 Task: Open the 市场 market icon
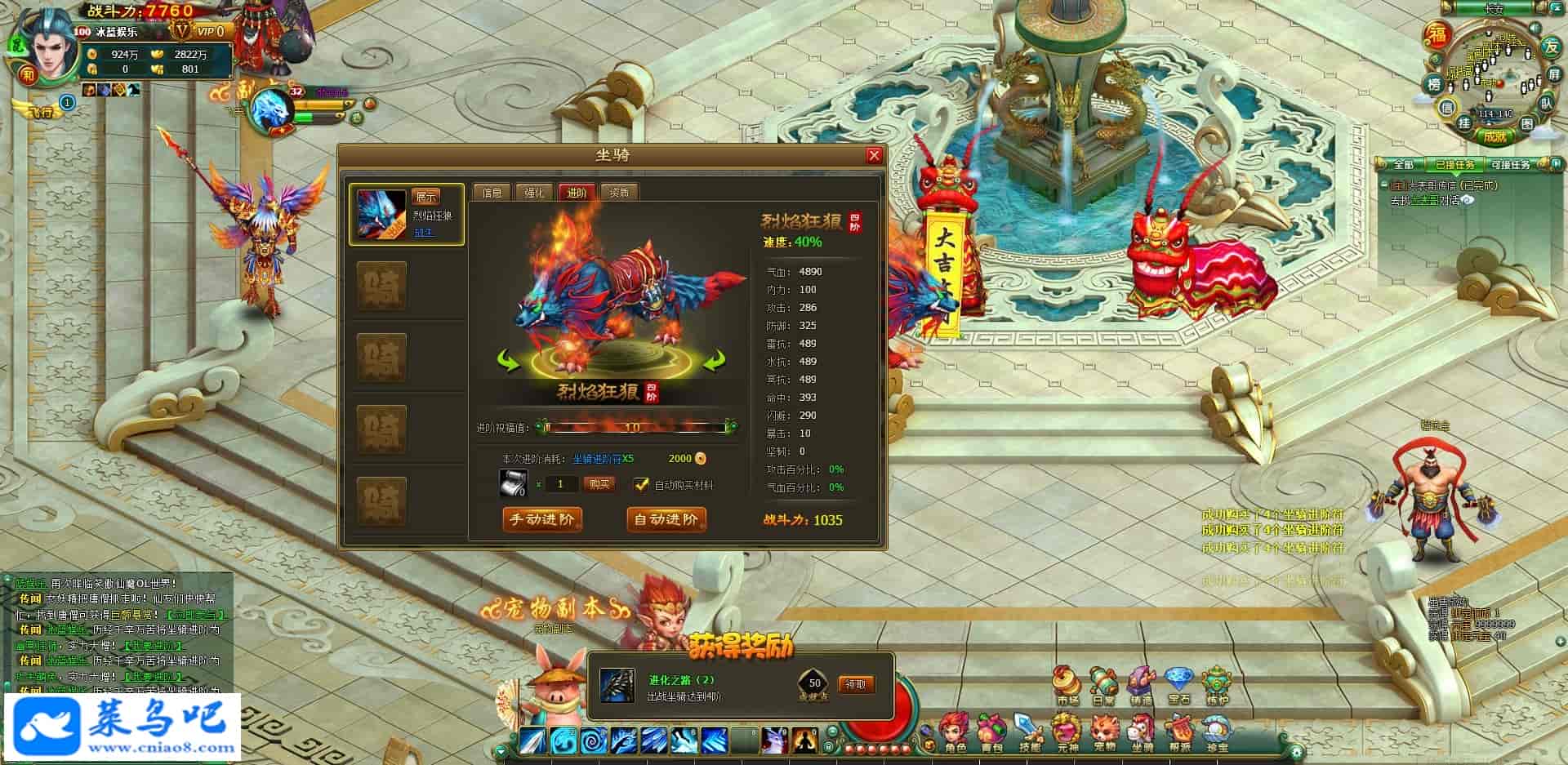(1067, 684)
